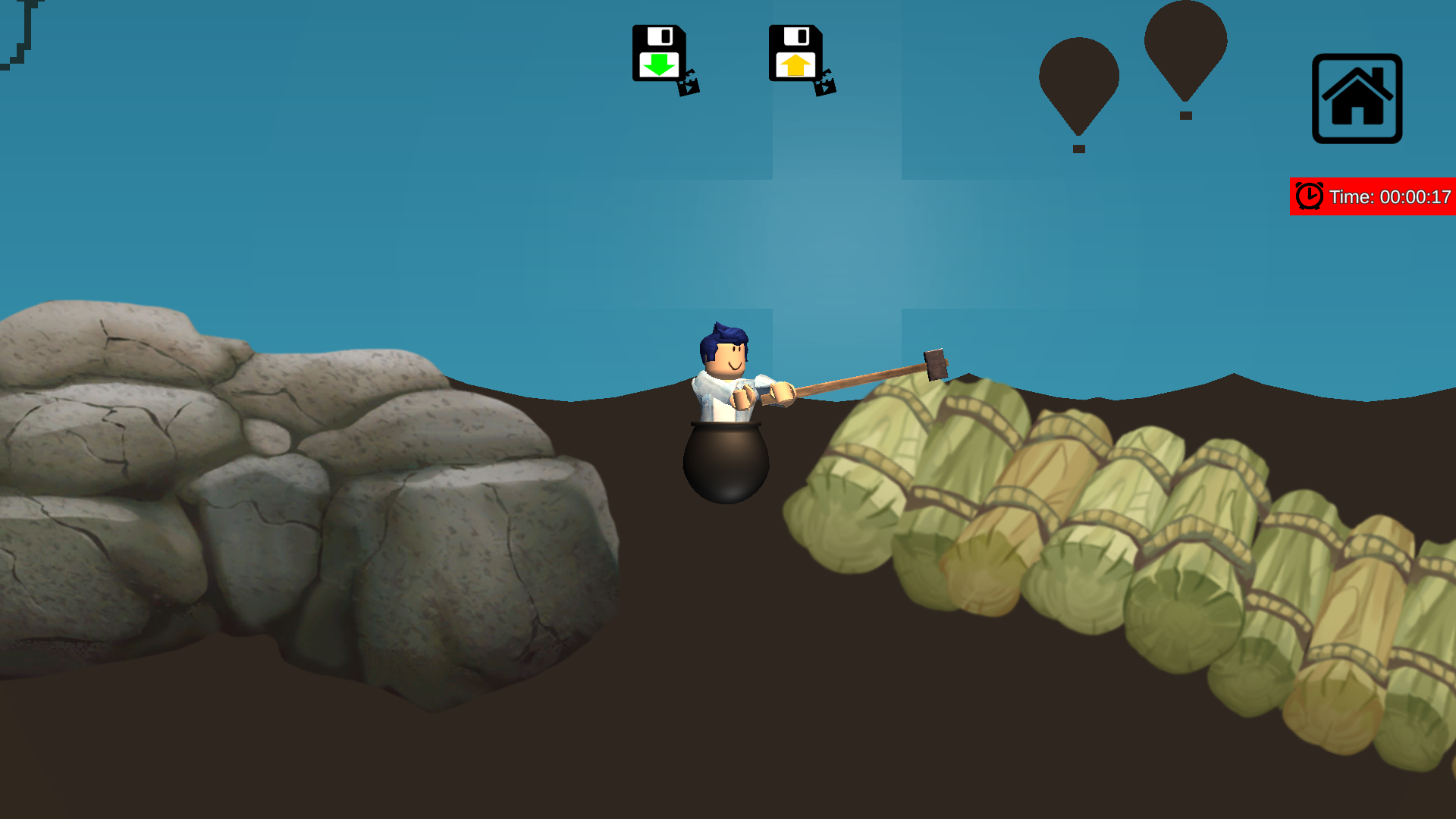Click the character's blue hair
The image size is (1456, 819).
(x=723, y=332)
